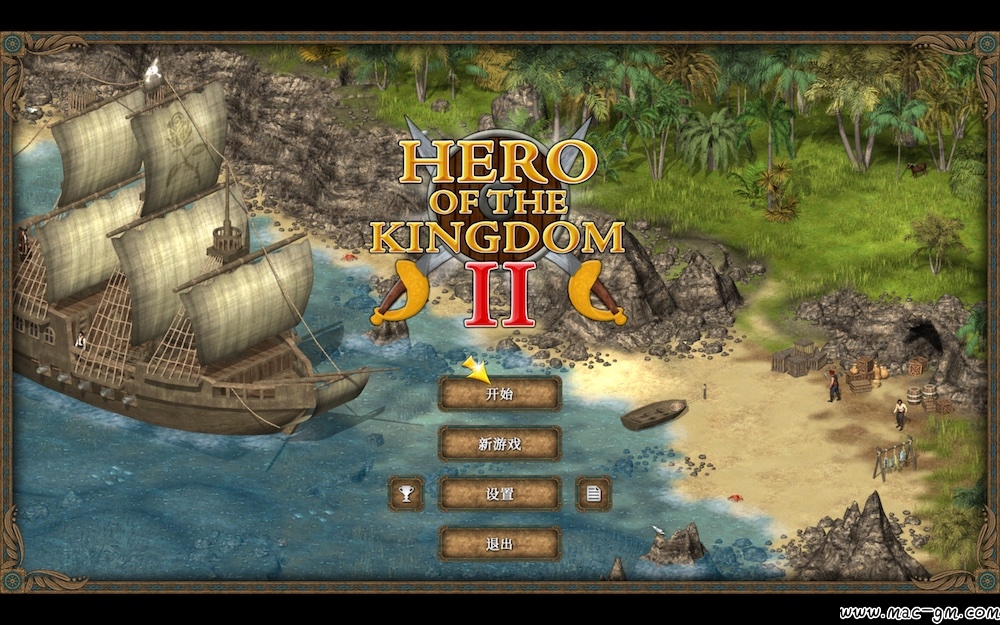This screenshot has height=625, width=1000.
Task: Exit the game via 退出
Action: [500, 544]
